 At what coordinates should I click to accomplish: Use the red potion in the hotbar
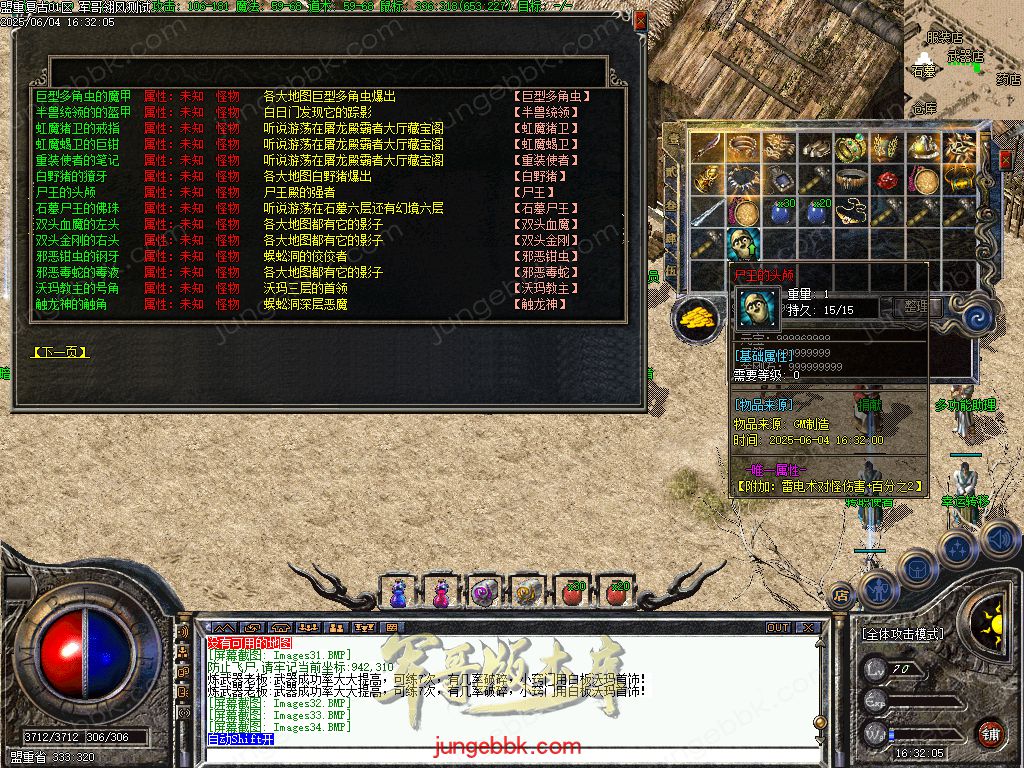pyautogui.click(x=572, y=592)
